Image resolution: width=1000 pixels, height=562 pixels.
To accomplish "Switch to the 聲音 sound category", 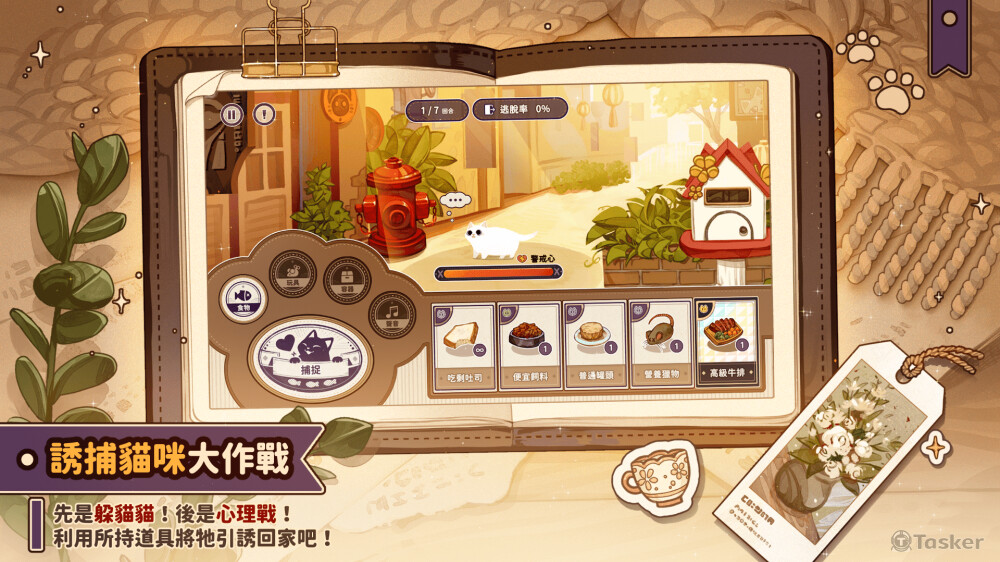I will pyautogui.click(x=392, y=314).
